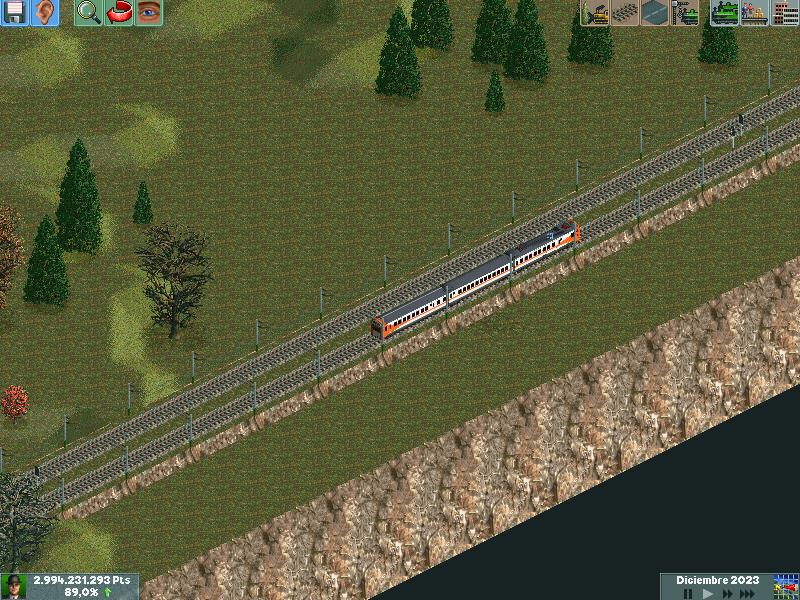Image resolution: width=800 pixels, height=600 pixels.
Task: Open the red arrow rotate view menu
Action: tap(119, 13)
